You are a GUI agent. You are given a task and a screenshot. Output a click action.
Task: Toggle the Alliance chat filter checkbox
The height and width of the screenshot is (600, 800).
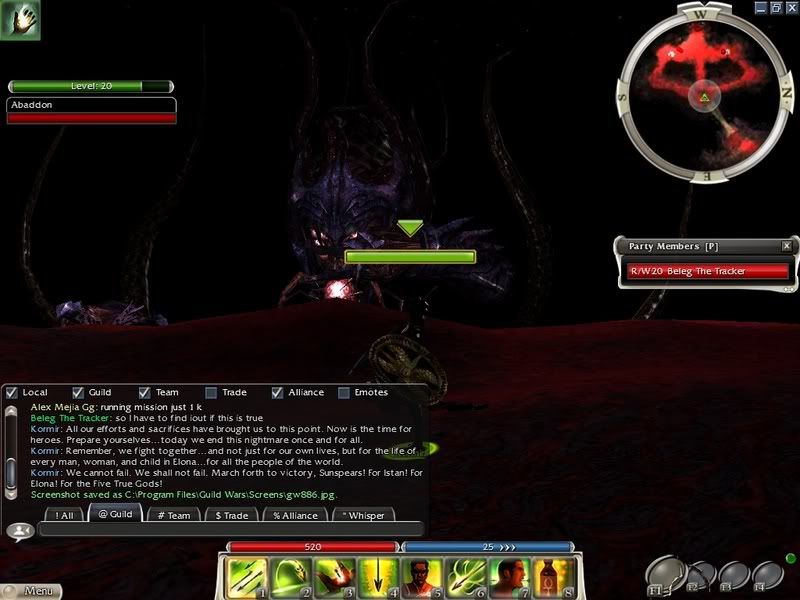pyautogui.click(x=278, y=393)
